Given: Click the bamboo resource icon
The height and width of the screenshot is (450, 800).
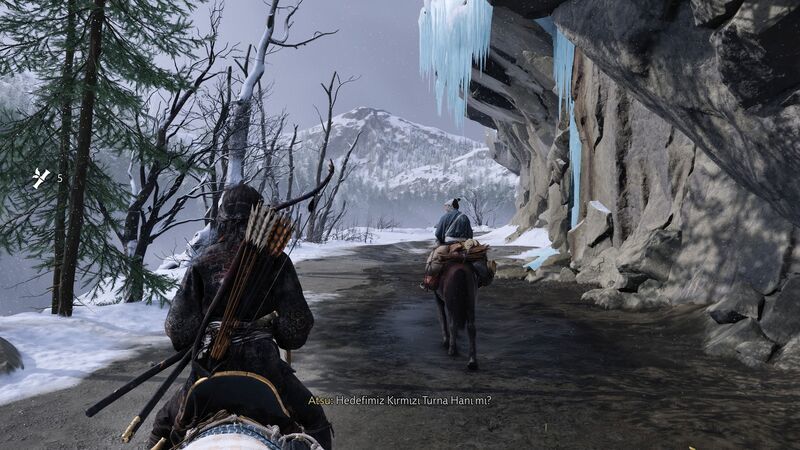Looking at the screenshot, I should [x=40, y=178].
